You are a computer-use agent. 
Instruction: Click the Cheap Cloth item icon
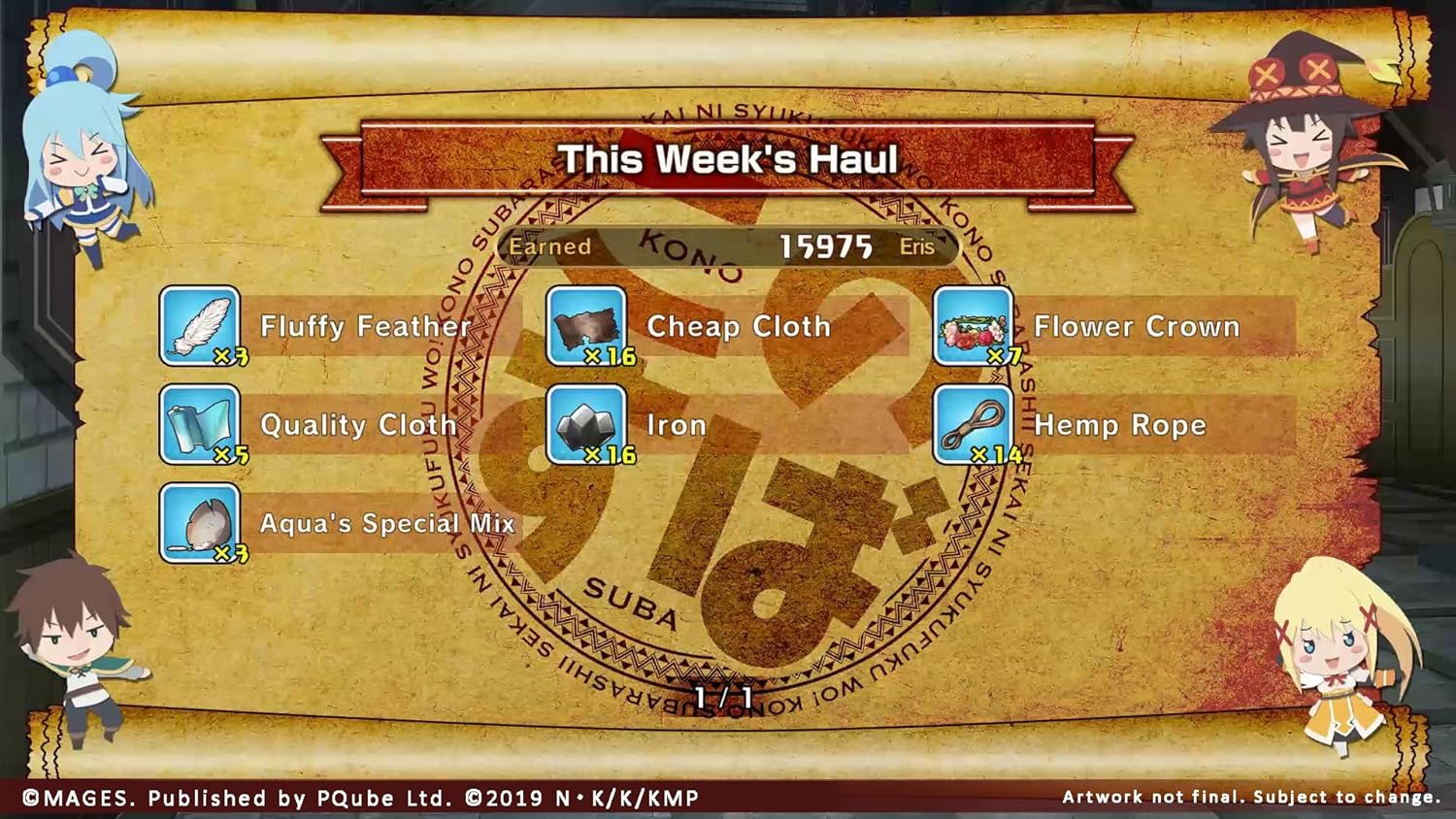(585, 325)
